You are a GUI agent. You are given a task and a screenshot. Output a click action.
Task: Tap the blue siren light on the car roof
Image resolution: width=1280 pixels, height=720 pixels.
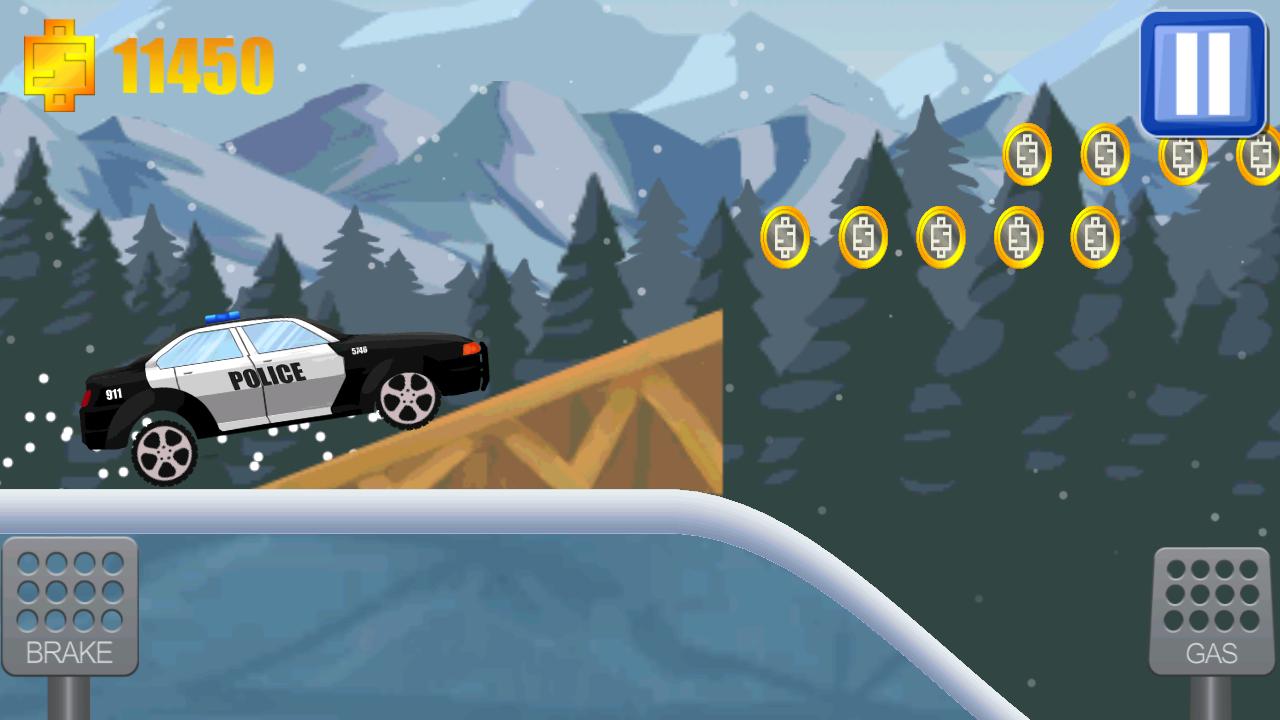coord(222,315)
